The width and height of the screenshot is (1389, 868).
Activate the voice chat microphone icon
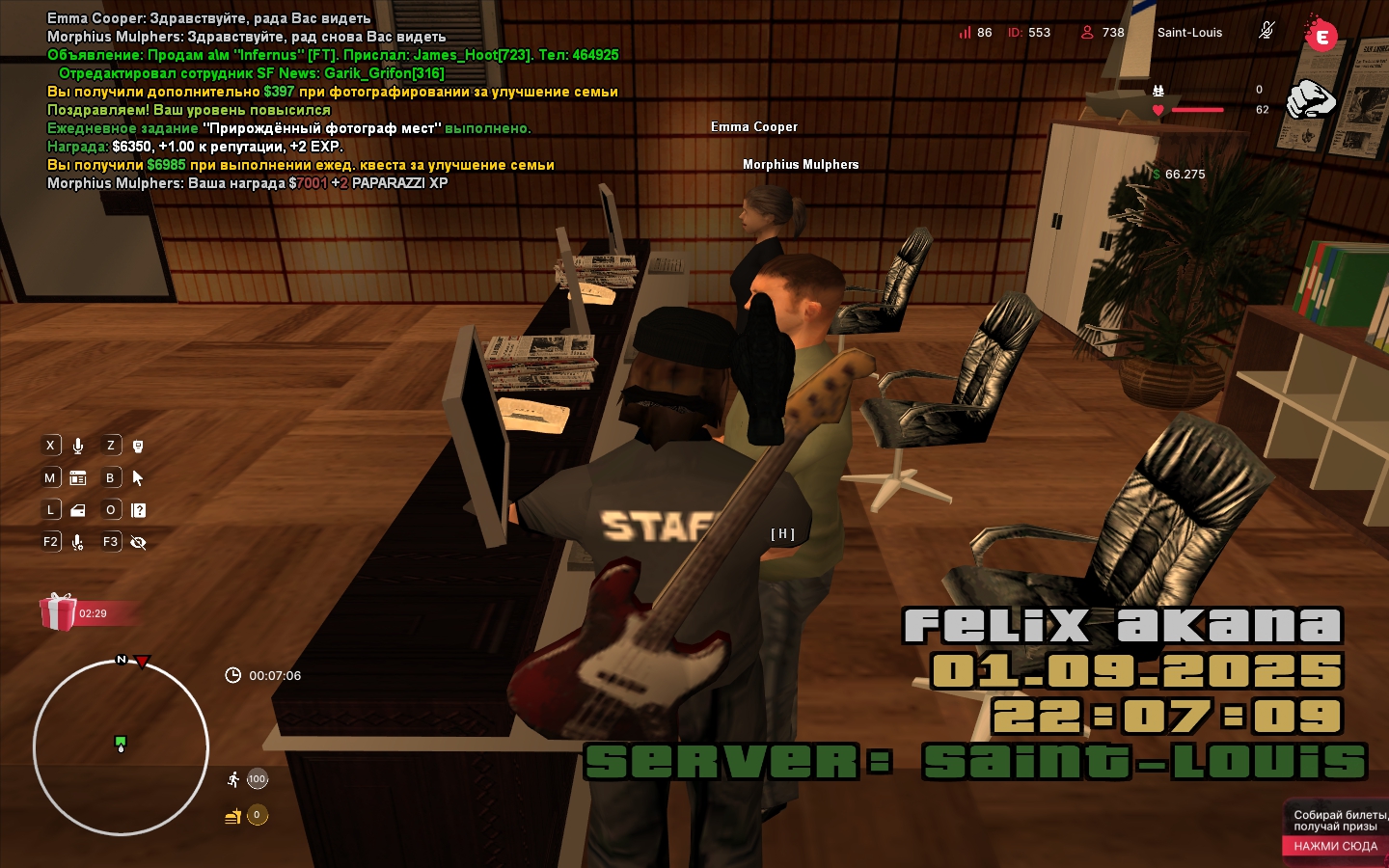click(78, 446)
